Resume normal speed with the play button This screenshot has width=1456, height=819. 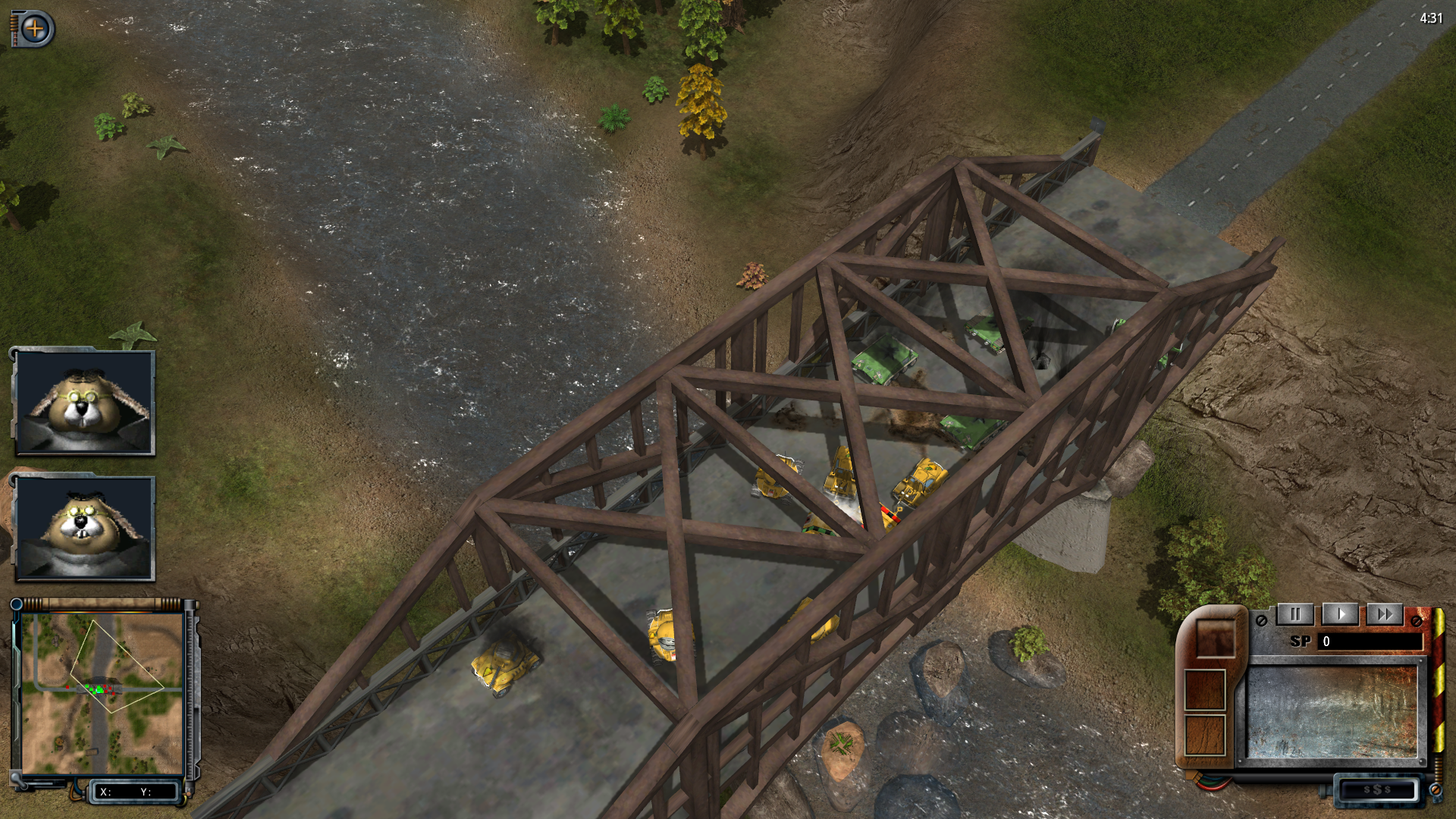point(1340,614)
